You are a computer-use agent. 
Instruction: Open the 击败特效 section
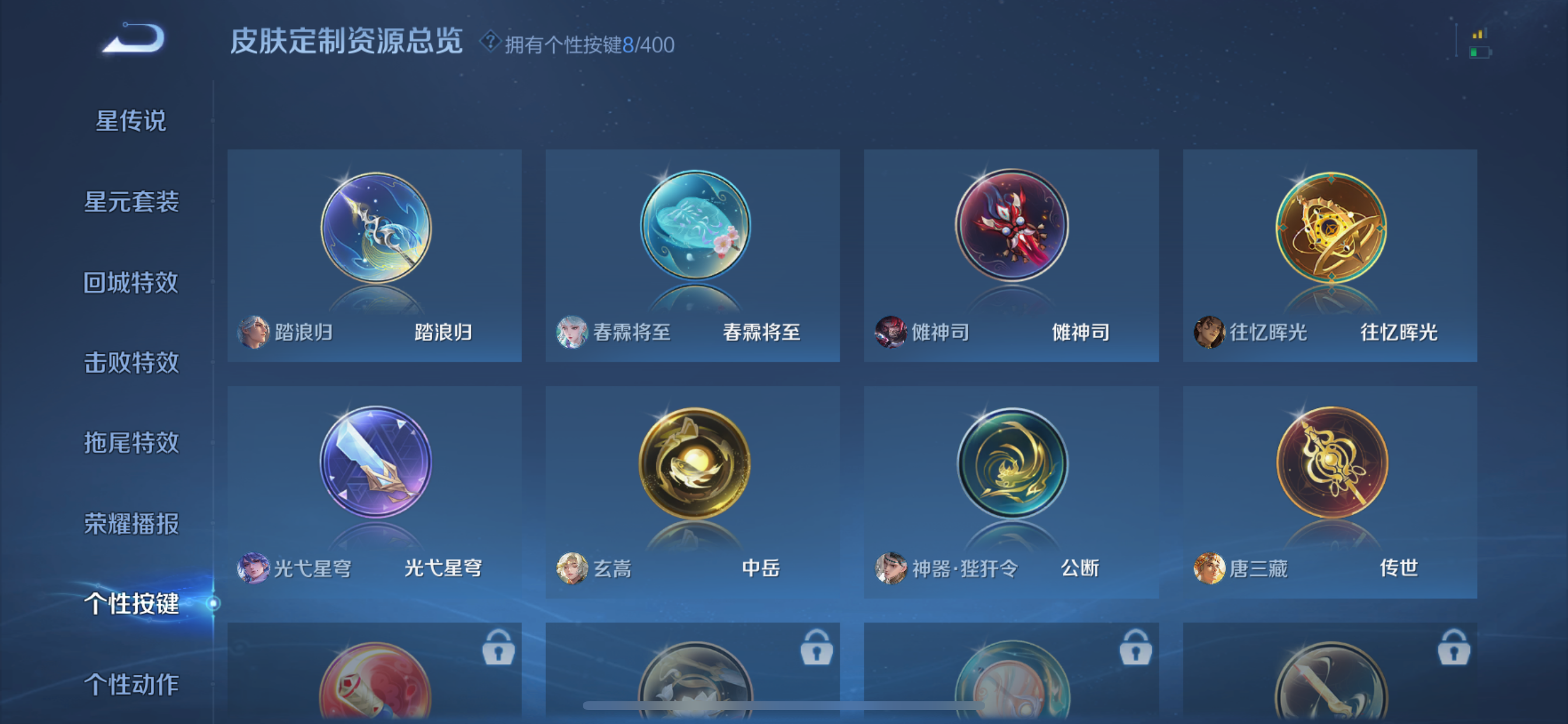tap(131, 363)
